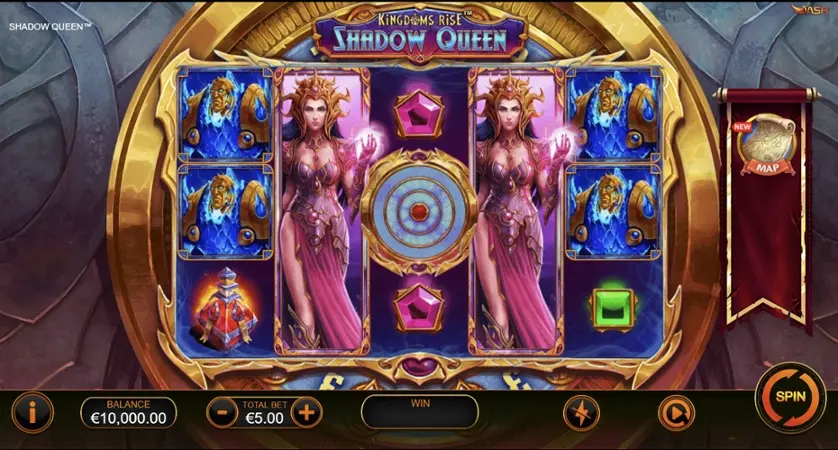The height and width of the screenshot is (450, 838).
Task: Decrease total bet with the minus button
Action: pyautogui.click(x=221, y=411)
